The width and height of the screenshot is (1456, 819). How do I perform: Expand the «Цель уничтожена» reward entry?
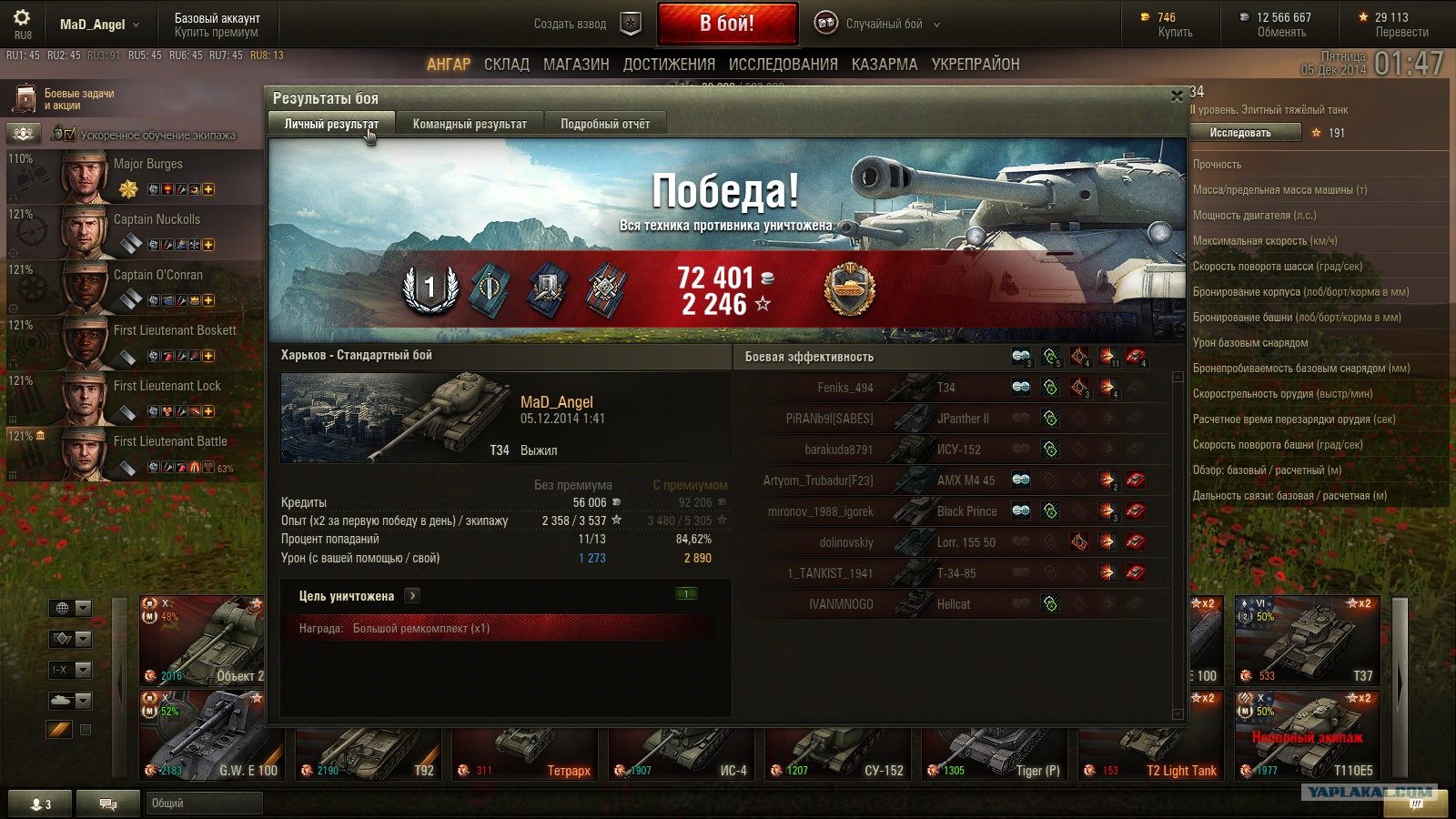[412, 596]
